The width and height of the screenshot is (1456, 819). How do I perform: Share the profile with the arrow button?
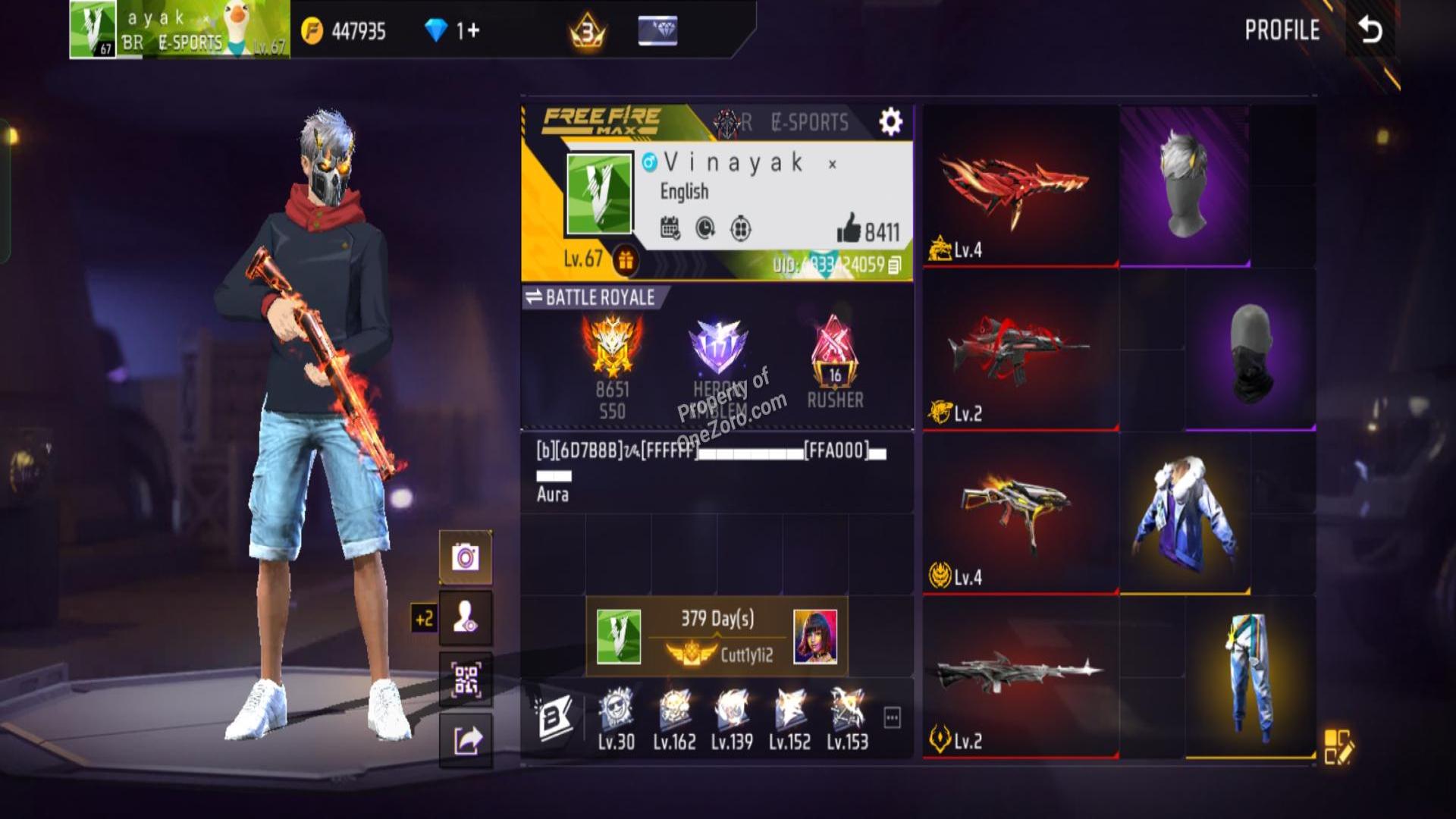coord(466,740)
